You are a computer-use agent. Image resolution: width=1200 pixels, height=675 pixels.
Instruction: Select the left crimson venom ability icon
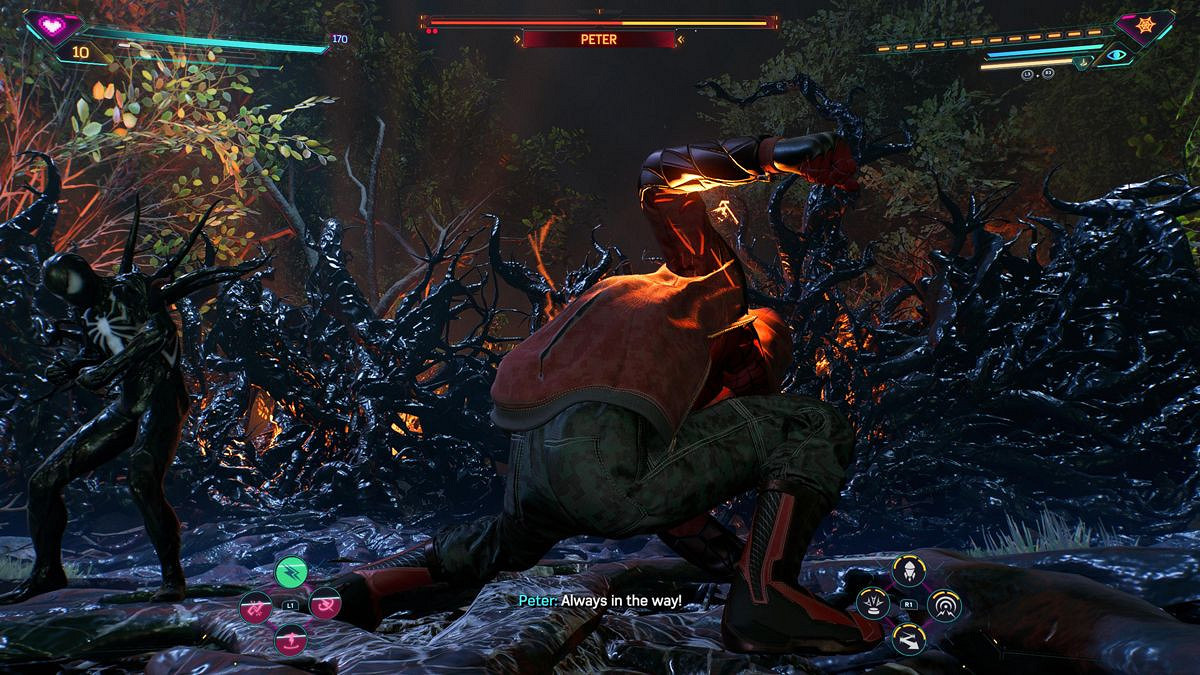255,605
